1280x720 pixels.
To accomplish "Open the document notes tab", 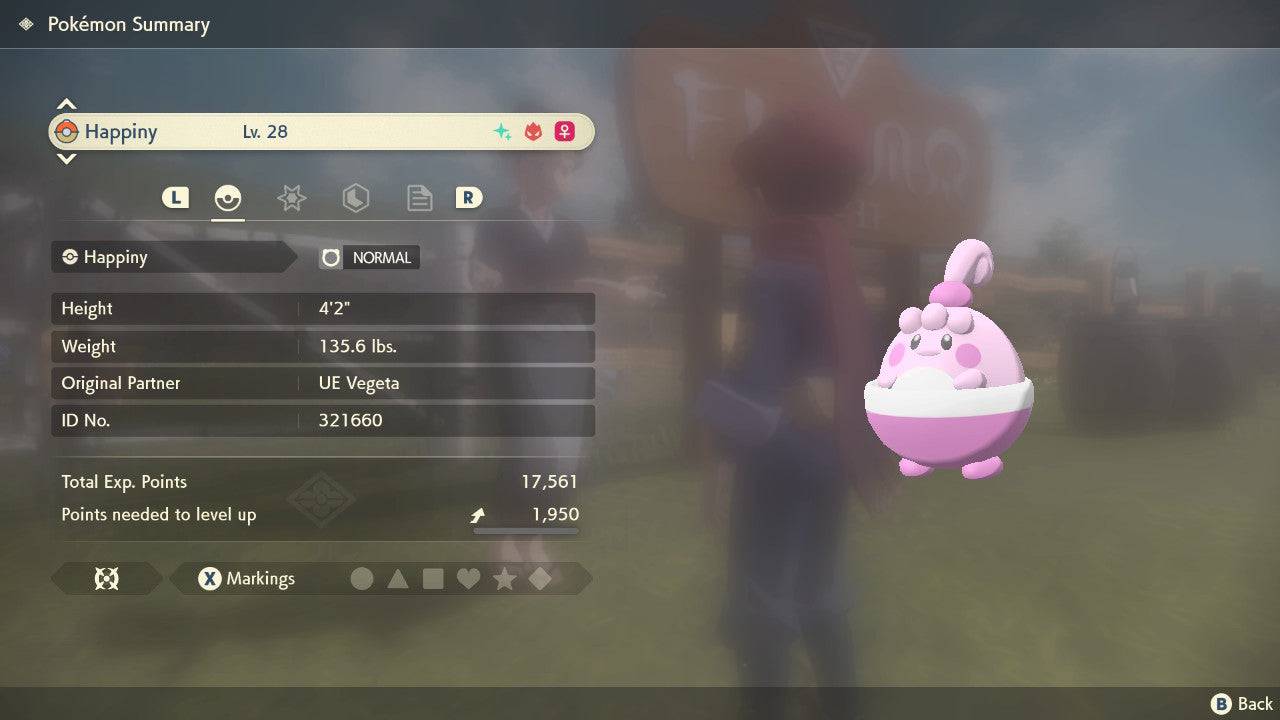I will (x=419, y=198).
